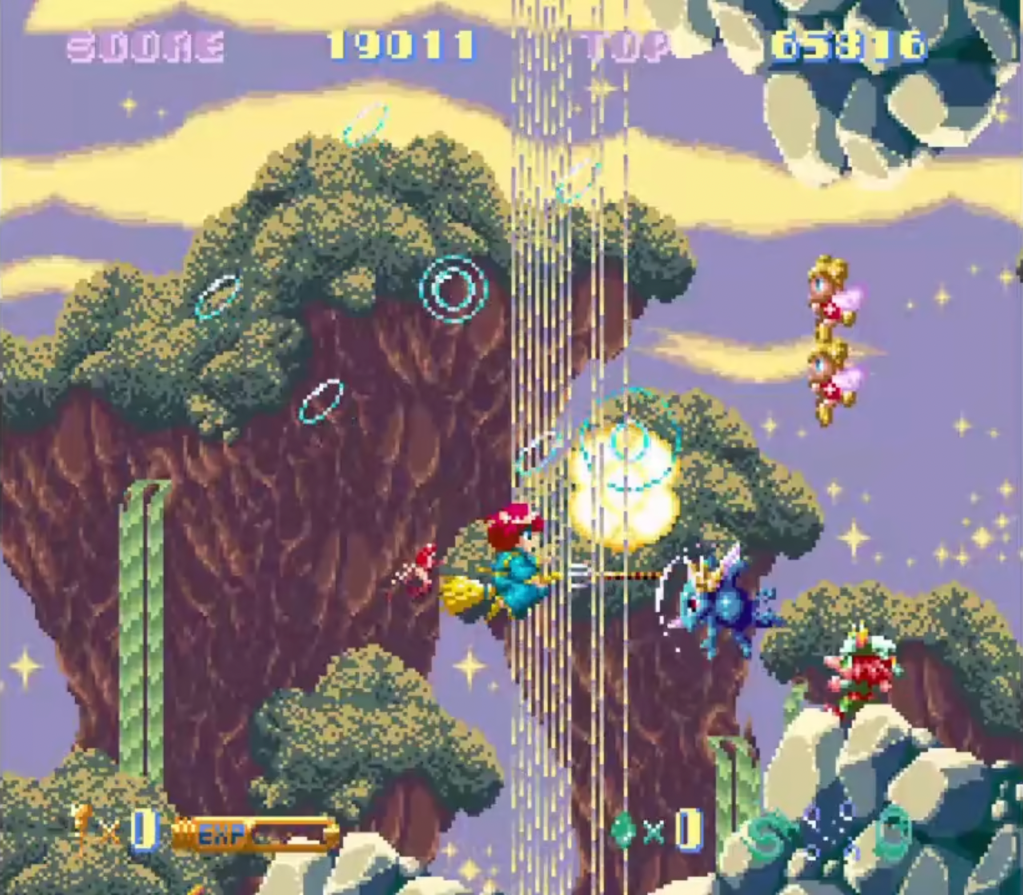Select the golden lives icon beside the EXP bar

tap(82, 824)
